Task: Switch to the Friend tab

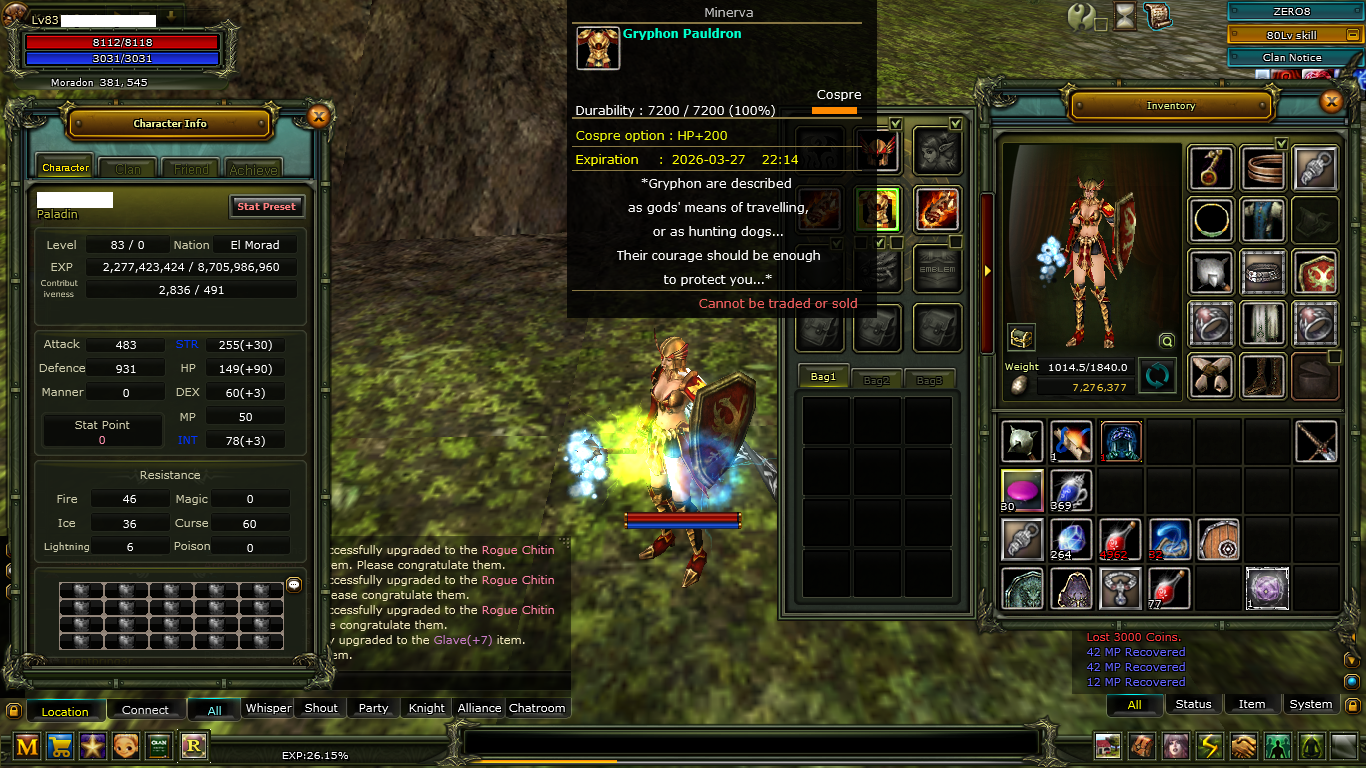Action: click(191, 168)
